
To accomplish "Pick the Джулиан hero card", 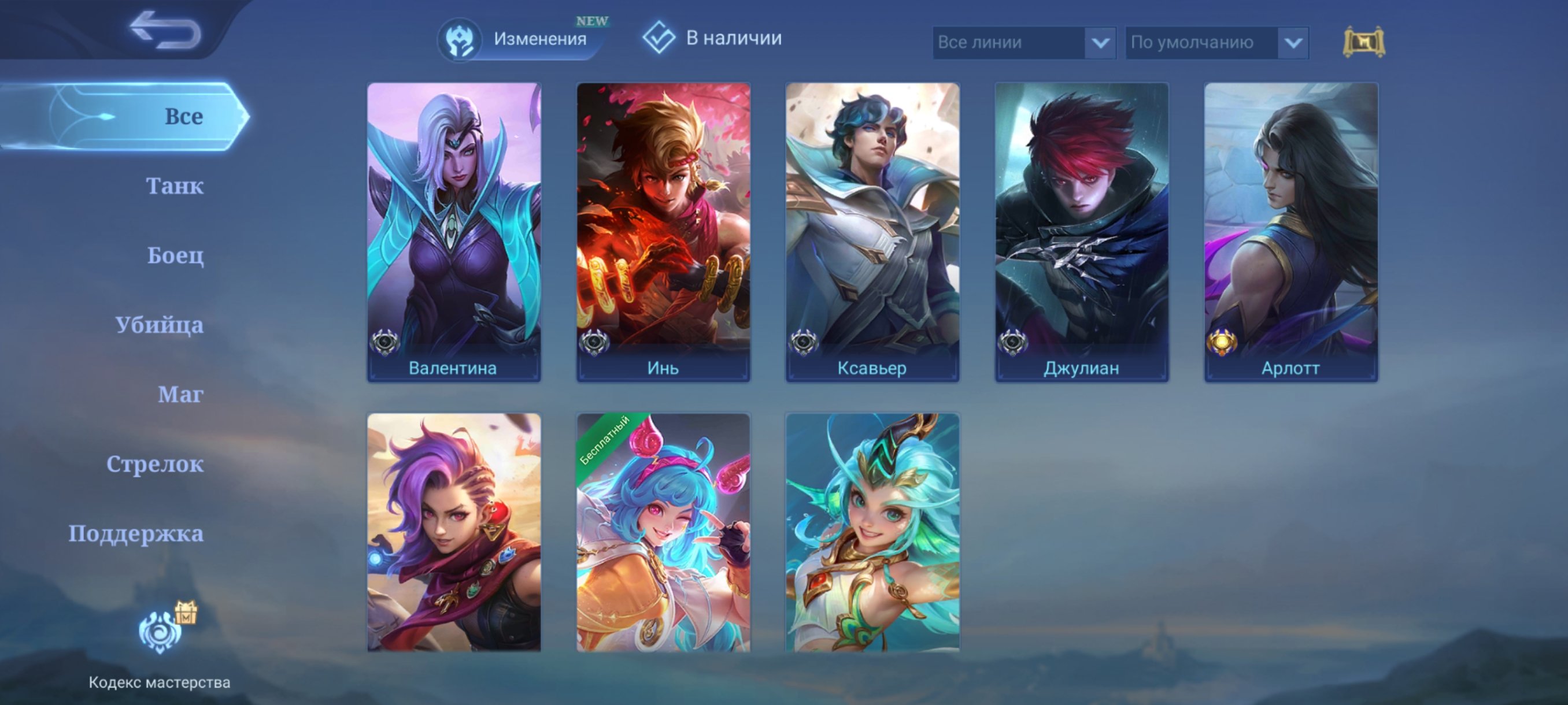I will pos(1082,231).
